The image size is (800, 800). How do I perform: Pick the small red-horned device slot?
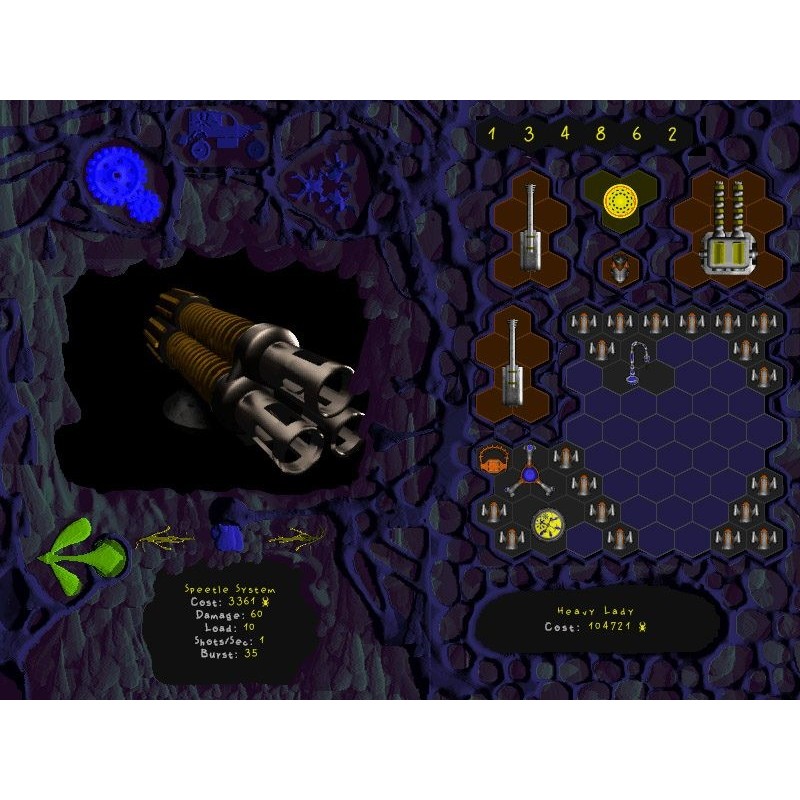[x=620, y=267]
